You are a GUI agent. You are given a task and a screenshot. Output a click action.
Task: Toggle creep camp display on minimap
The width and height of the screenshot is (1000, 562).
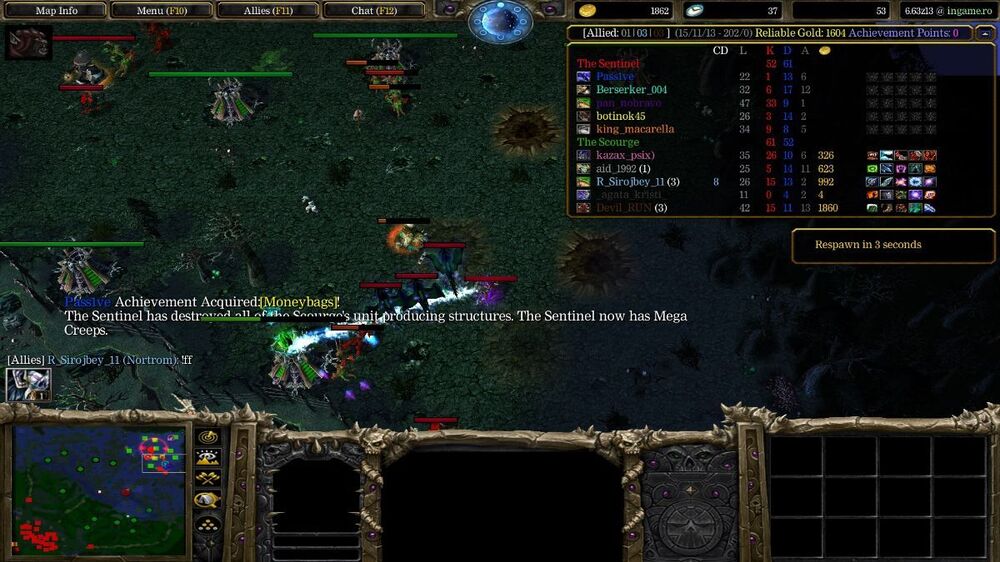(x=208, y=499)
